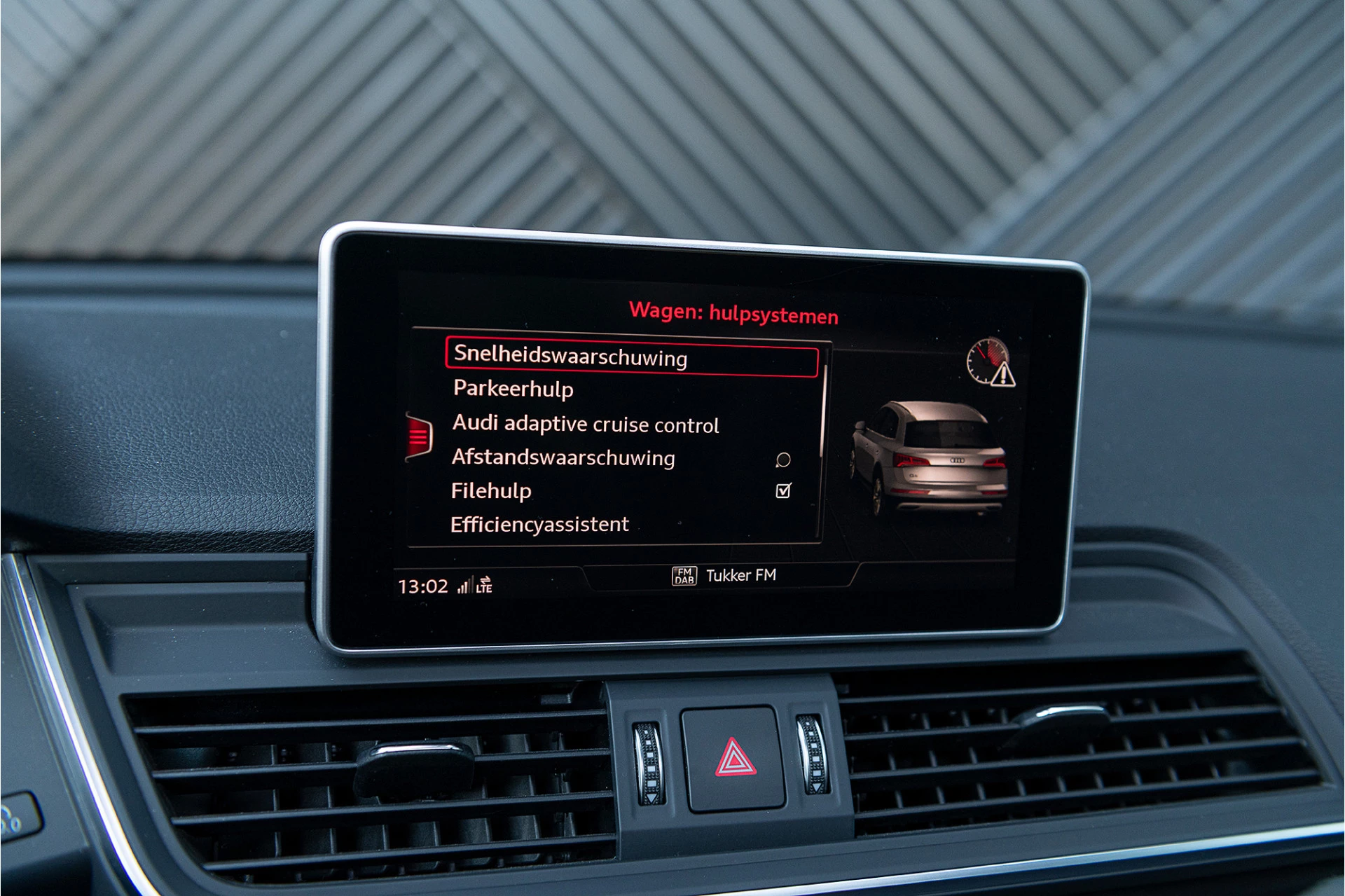Select the FM DAB source icon
Image resolution: width=1345 pixels, height=896 pixels.
[684, 575]
